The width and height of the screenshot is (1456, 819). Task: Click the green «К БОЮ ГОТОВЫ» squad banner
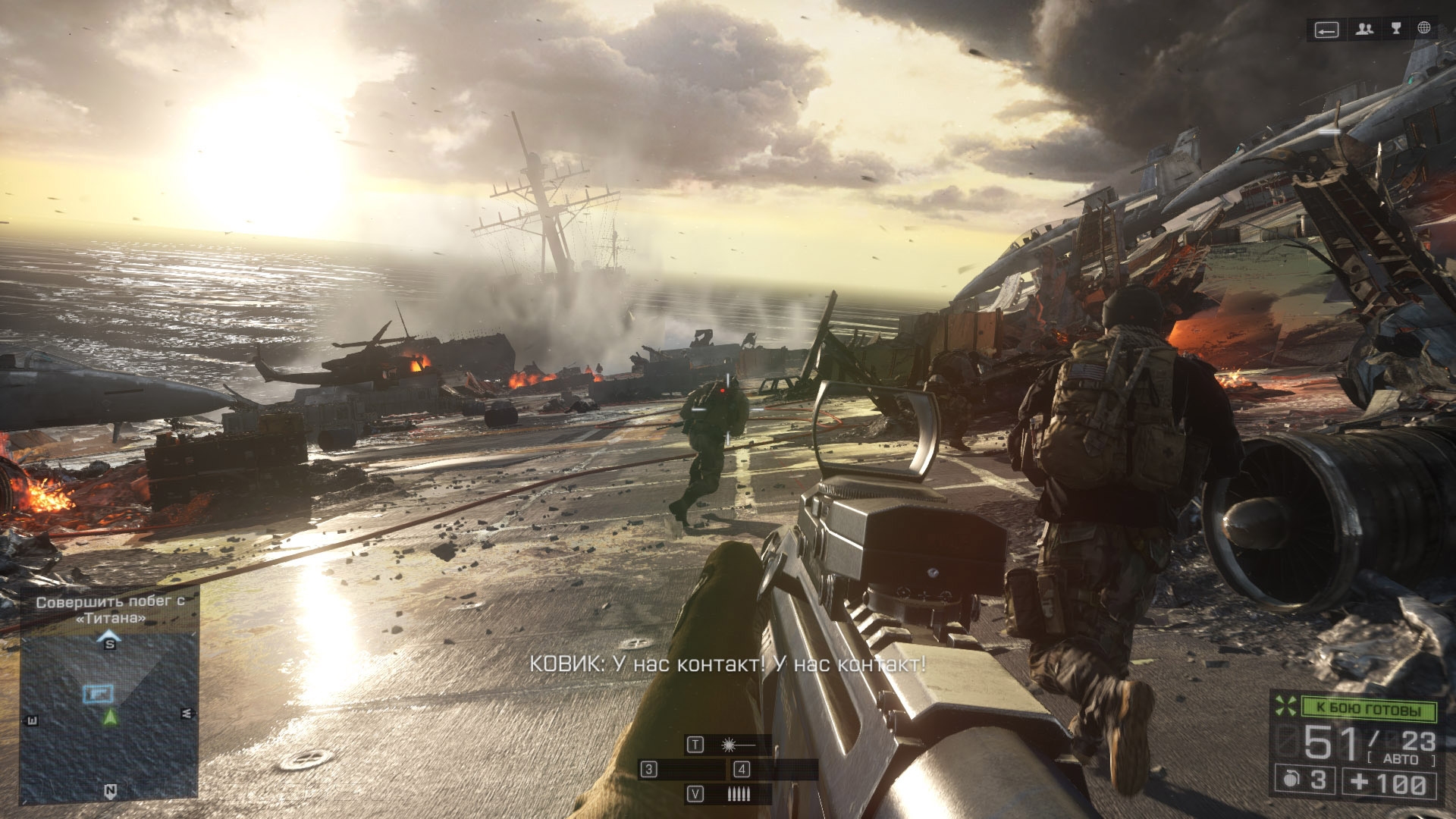point(1368,709)
